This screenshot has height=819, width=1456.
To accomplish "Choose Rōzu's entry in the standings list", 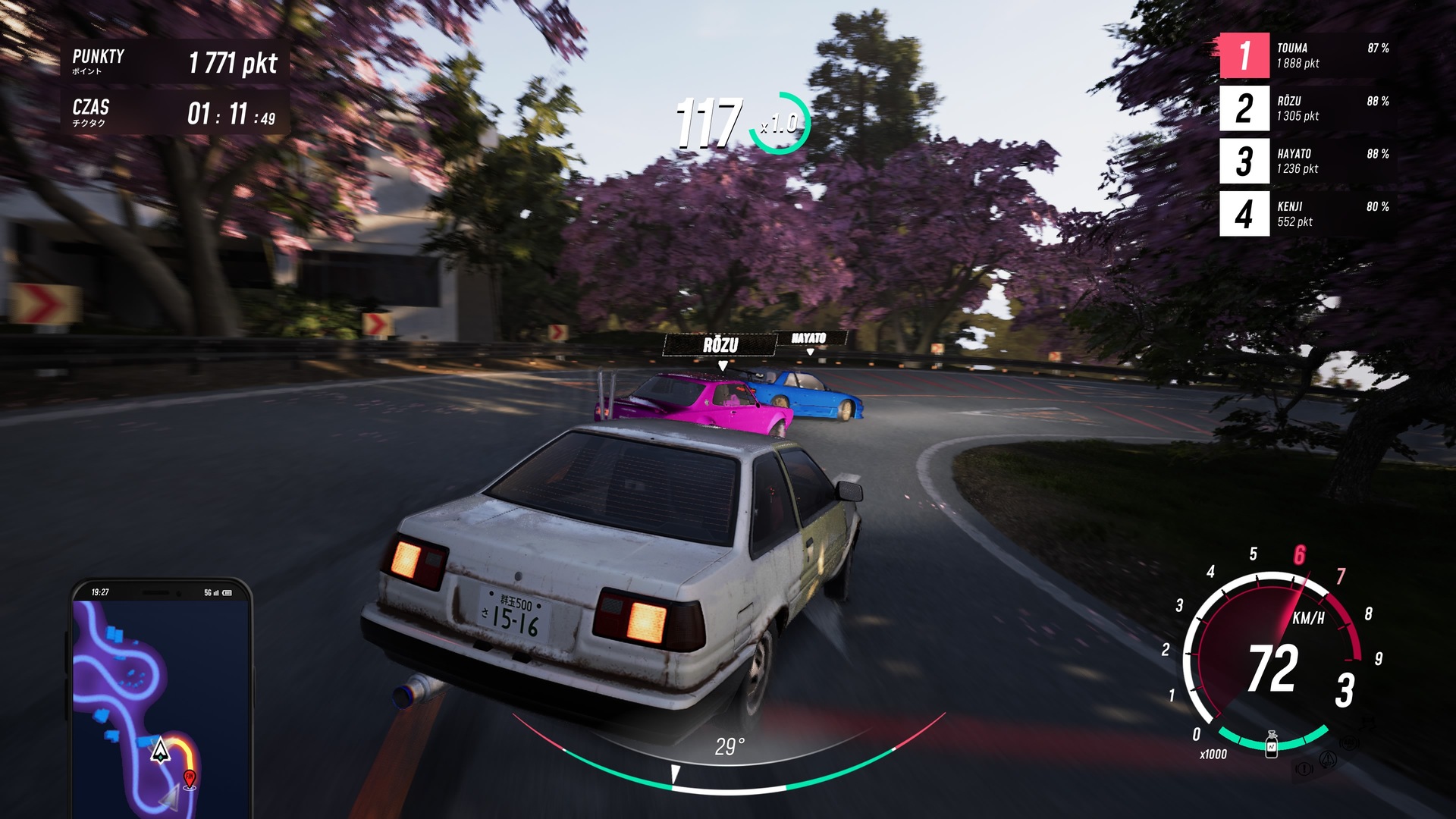I will pos(1307,108).
